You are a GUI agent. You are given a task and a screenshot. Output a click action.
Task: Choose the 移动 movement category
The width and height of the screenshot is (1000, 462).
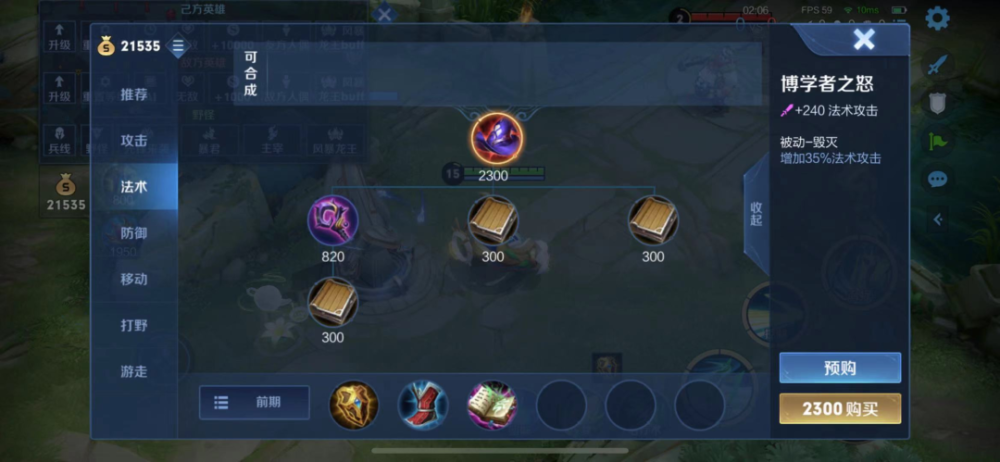134,279
